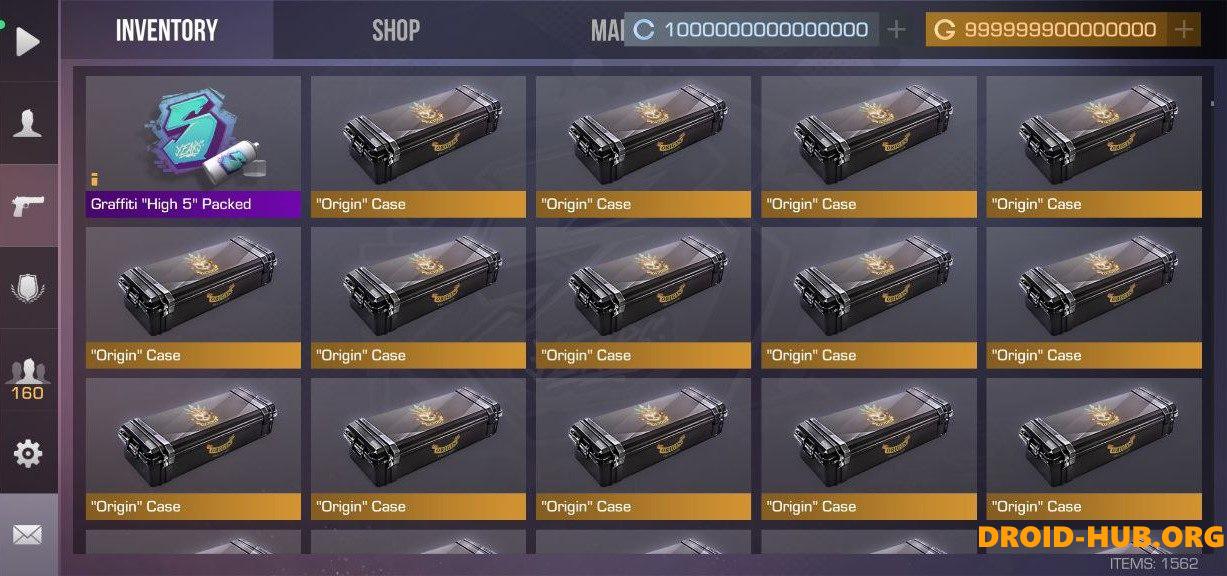Add gold with the plus button

coord(1184,30)
